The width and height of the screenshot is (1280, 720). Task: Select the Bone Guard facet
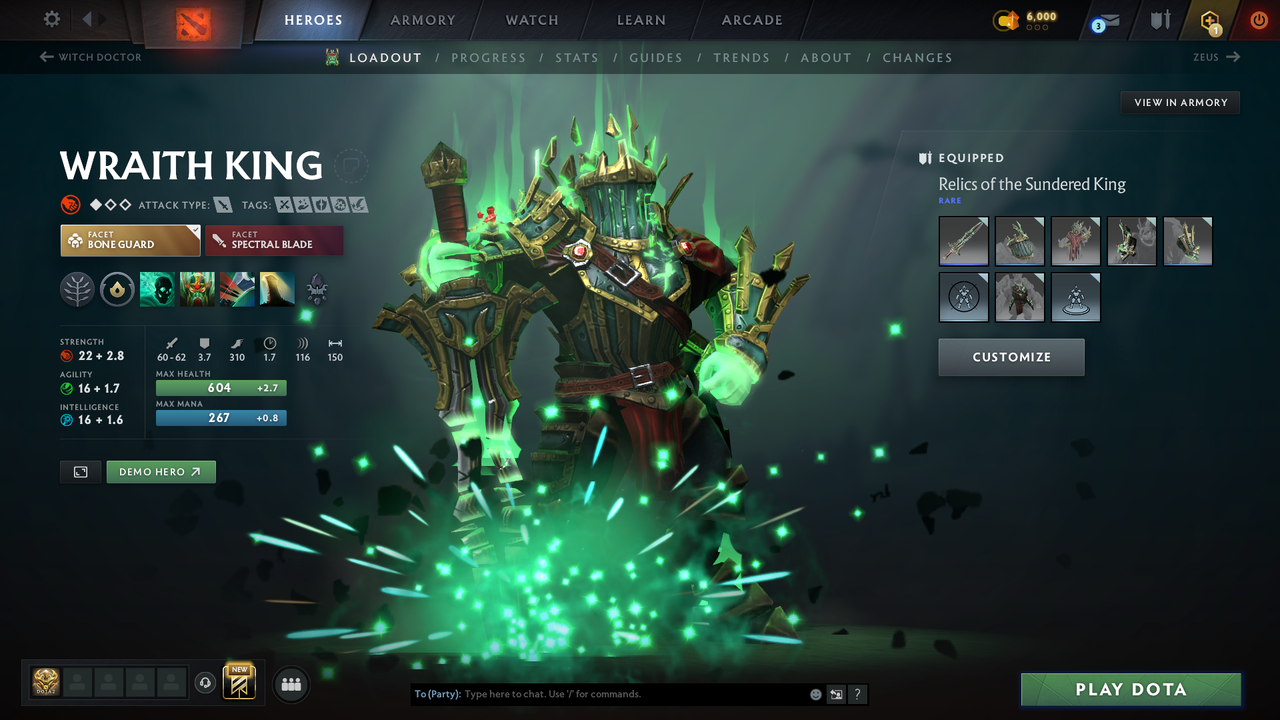tap(130, 240)
